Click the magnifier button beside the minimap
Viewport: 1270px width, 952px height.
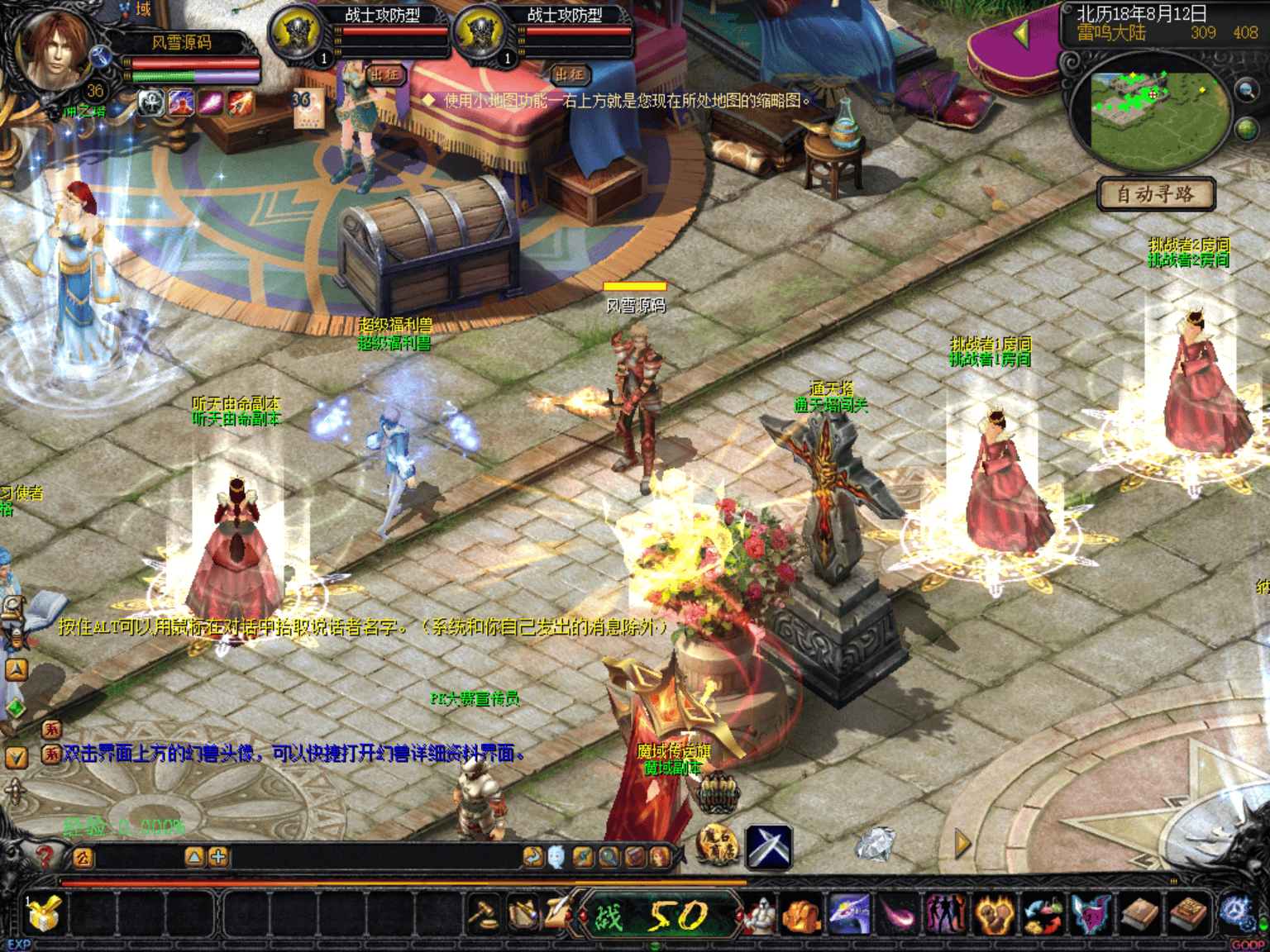click(1246, 90)
